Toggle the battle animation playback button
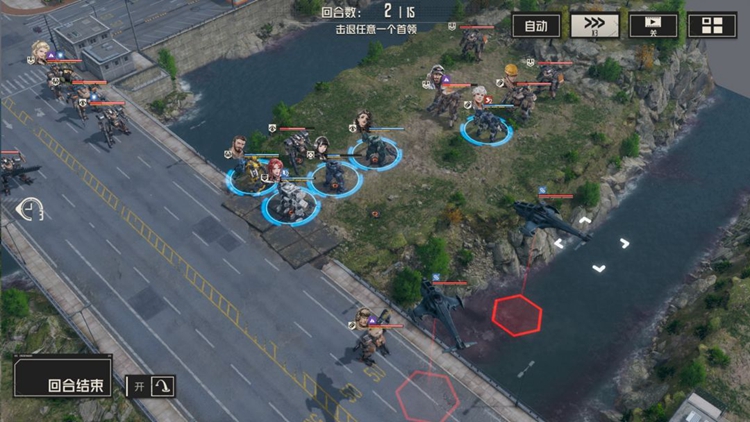 click(653, 25)
